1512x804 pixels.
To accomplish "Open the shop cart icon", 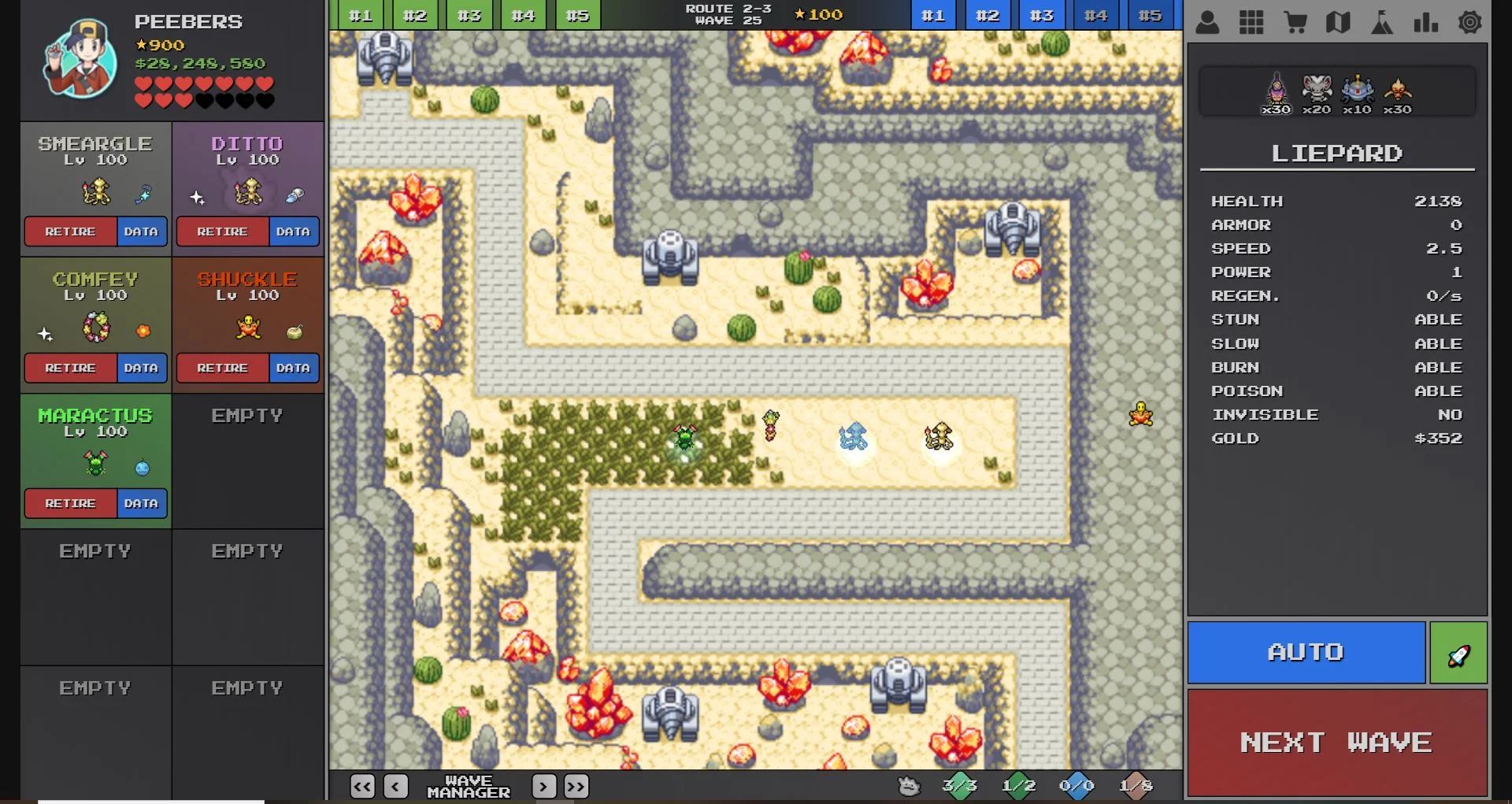I will pos(1296,23).
